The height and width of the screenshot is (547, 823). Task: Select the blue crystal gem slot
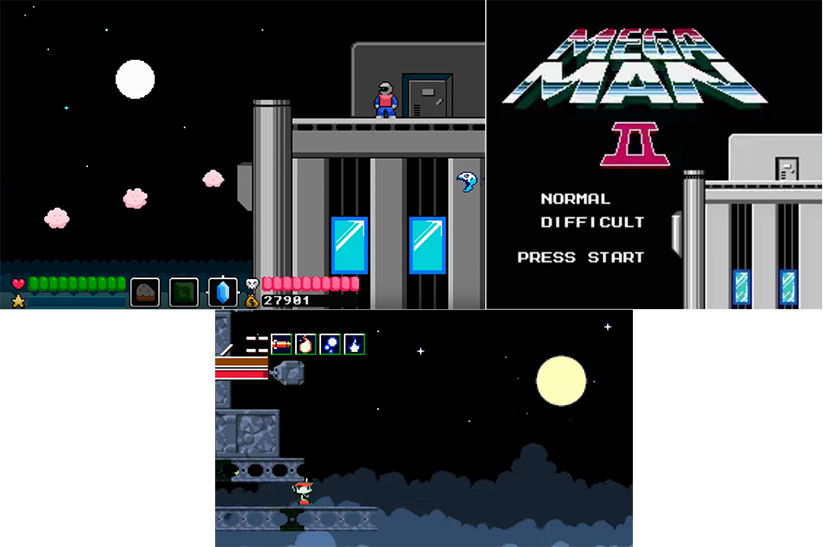point(222,292)
